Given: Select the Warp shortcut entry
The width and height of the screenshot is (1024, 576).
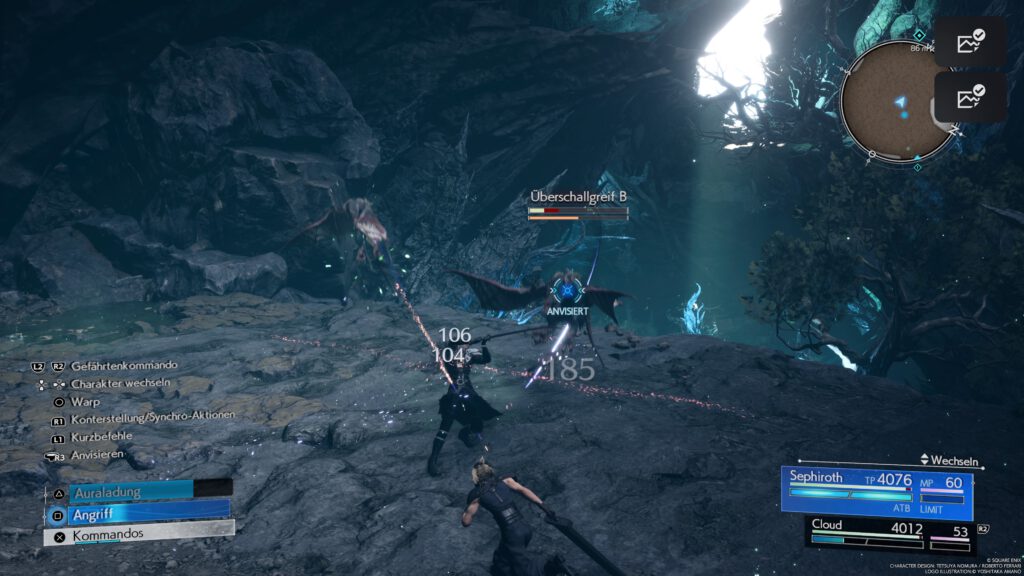Looking at the screenshot, I should click(x=85, y=401).
